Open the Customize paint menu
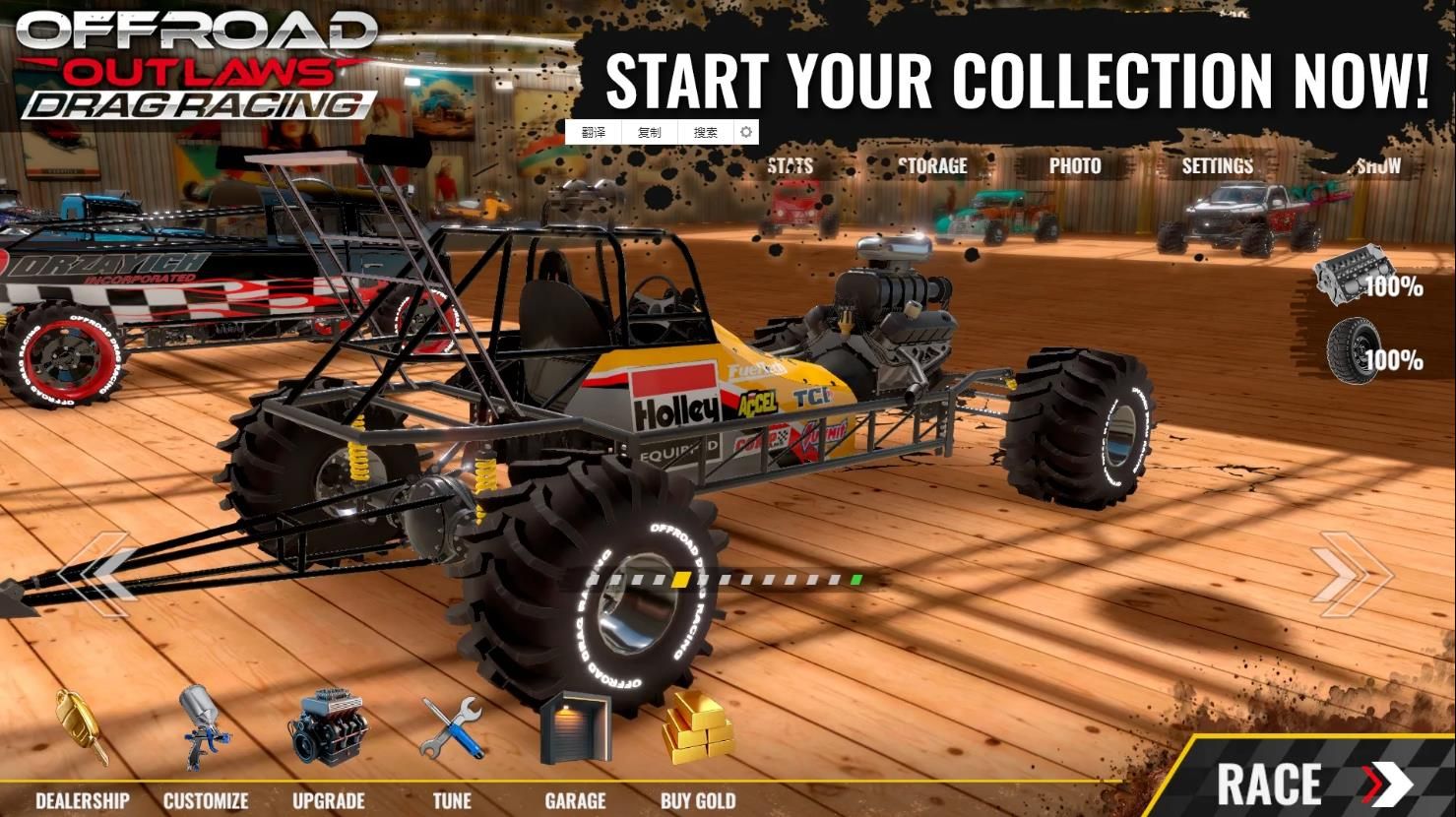The width and height of the screenshot is (1456, 817). point(205,748)
